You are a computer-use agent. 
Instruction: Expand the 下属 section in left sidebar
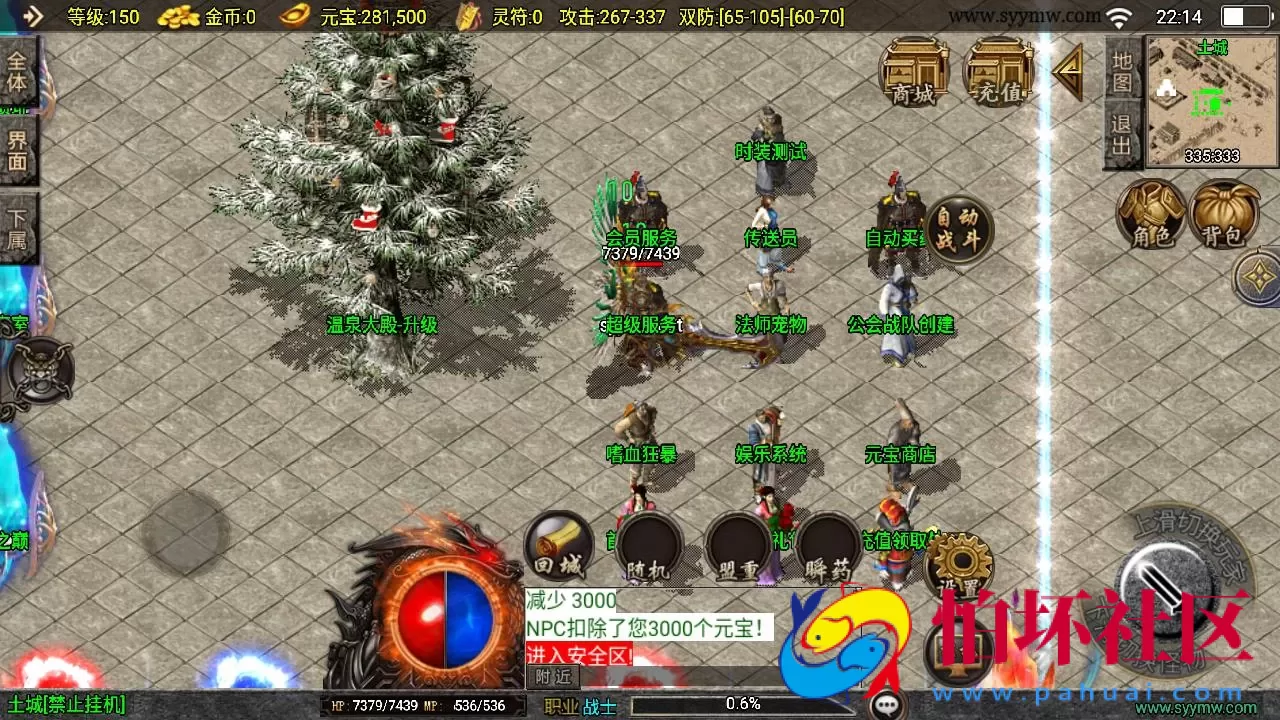[18, 222]
